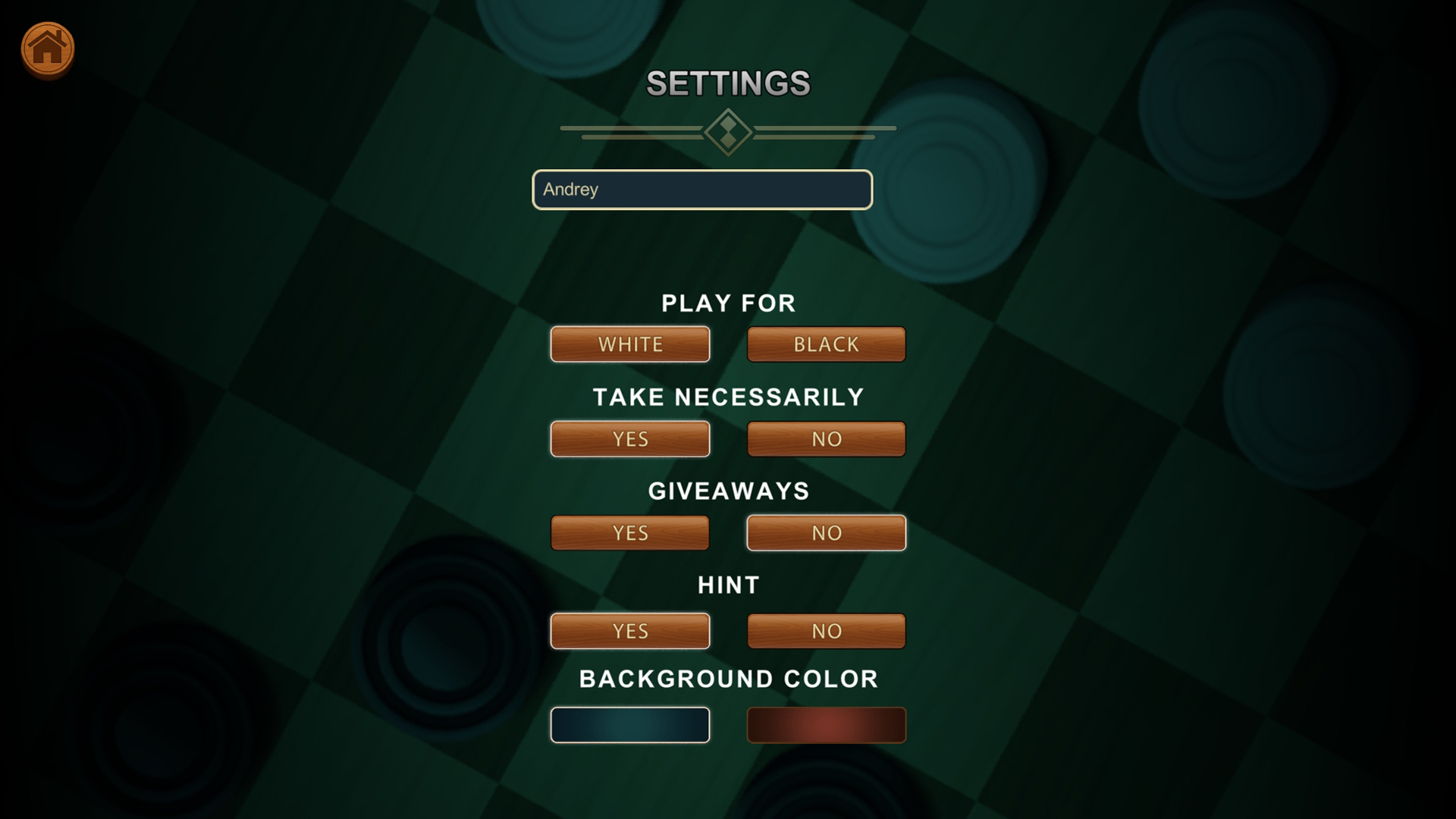Click the decorative diamond divider
This screenshot has height=819, width=1456.
(x=728, y=133)
